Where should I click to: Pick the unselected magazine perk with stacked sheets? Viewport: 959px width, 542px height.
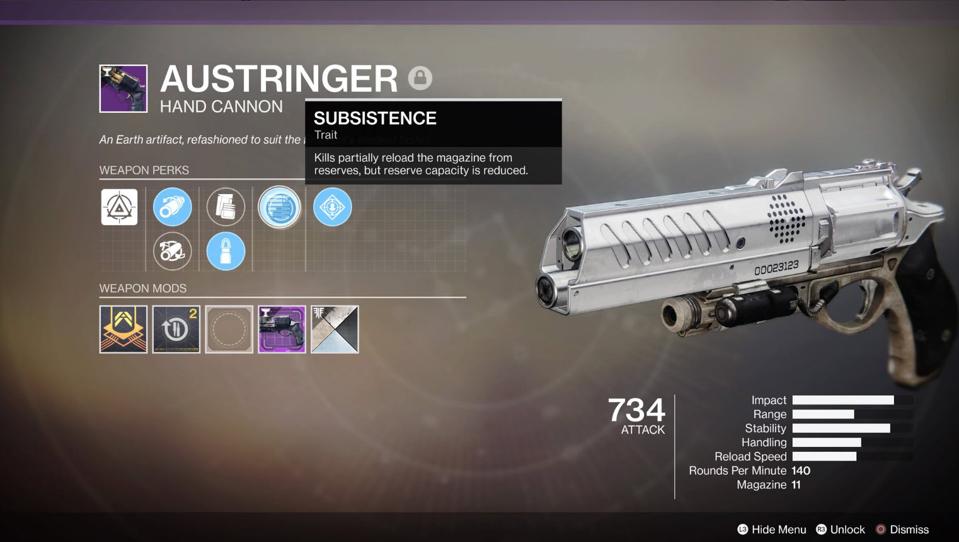click(x=225, y=207)
